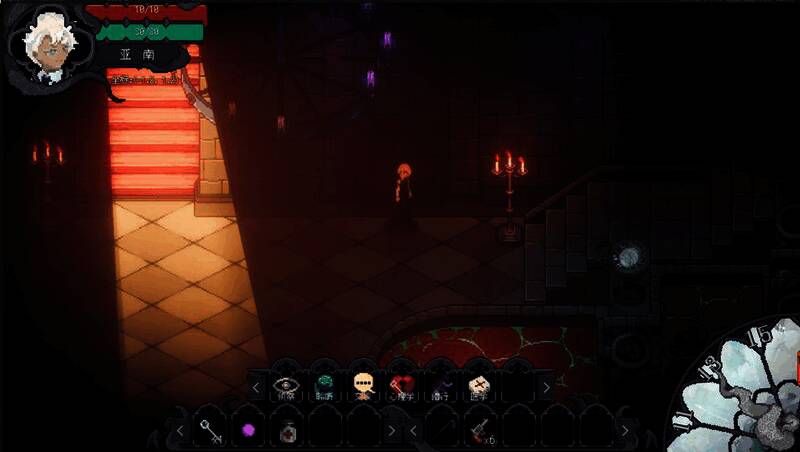The height and width of the screenshot is (452, 800).
Task: Use the medicine jar item
Action: pos(287,431)
